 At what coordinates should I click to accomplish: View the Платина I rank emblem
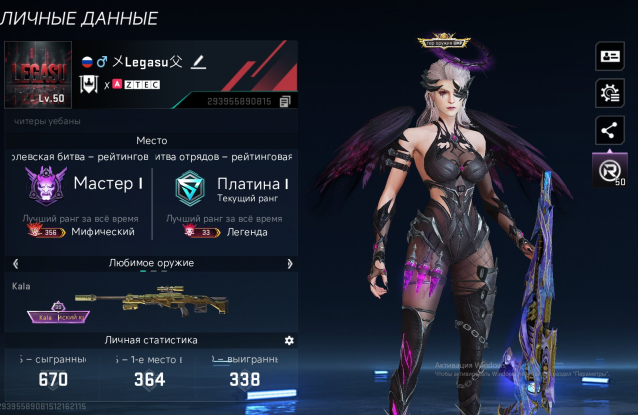coord(188,187)
